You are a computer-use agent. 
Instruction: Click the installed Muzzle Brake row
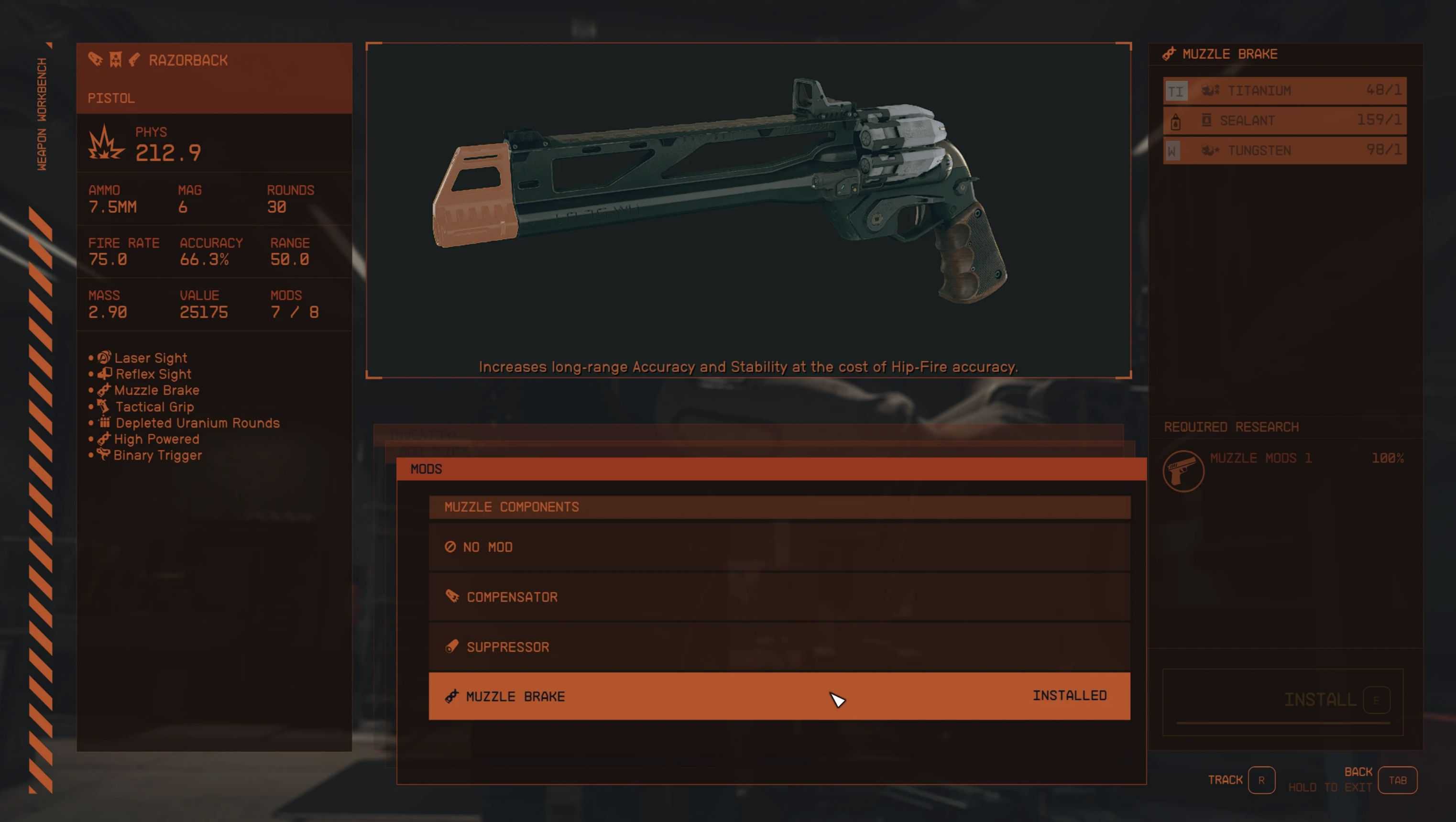(x=779, y=696)
